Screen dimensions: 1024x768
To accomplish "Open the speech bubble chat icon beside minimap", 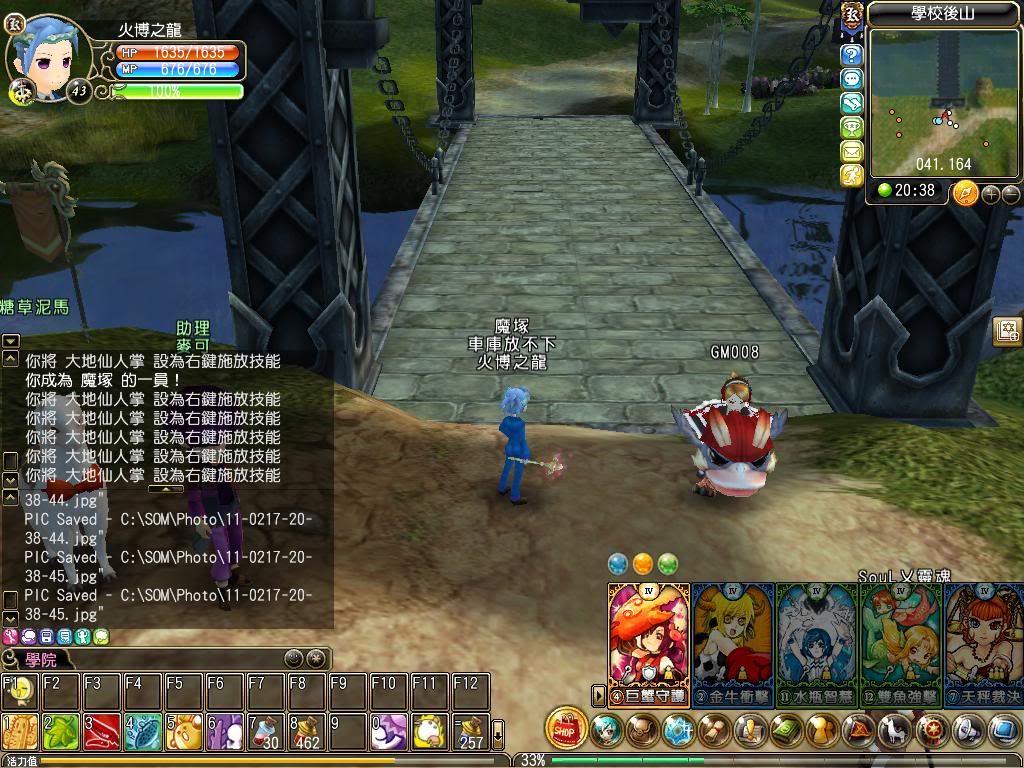I will 852,79.
